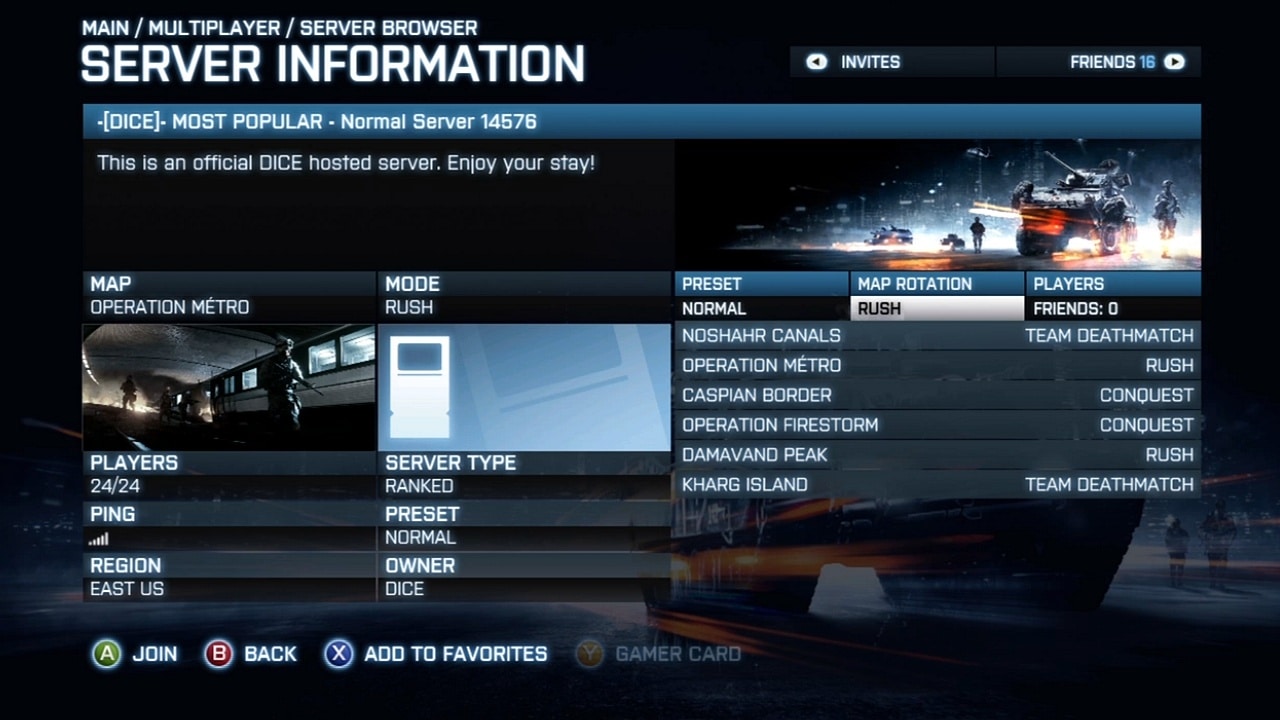Add this server to favorites

[x=436, y=654]
